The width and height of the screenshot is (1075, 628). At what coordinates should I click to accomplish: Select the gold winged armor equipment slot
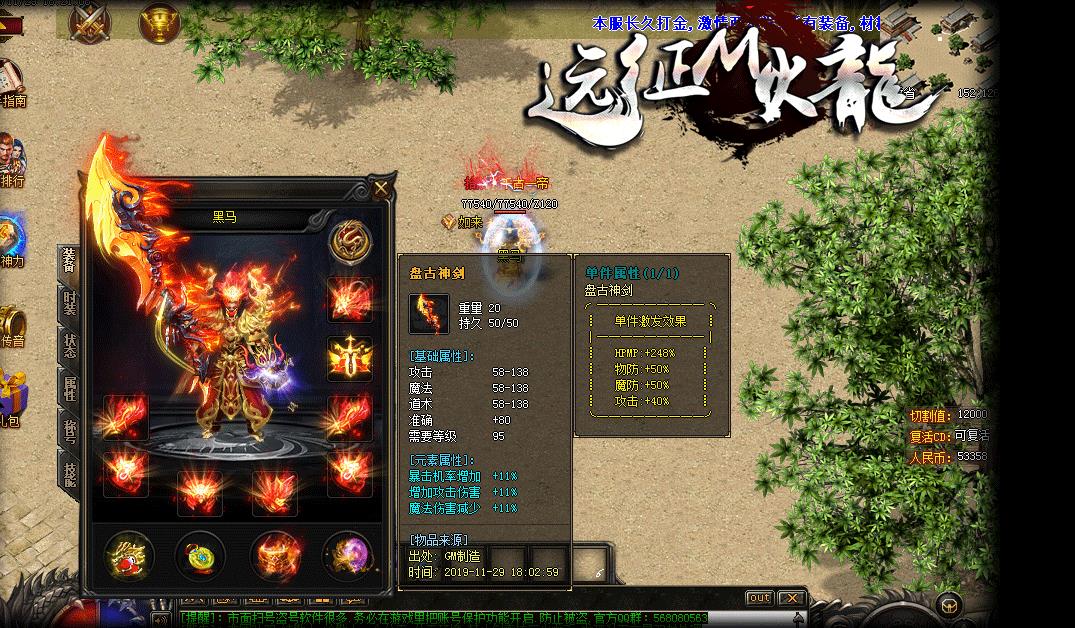350,357
